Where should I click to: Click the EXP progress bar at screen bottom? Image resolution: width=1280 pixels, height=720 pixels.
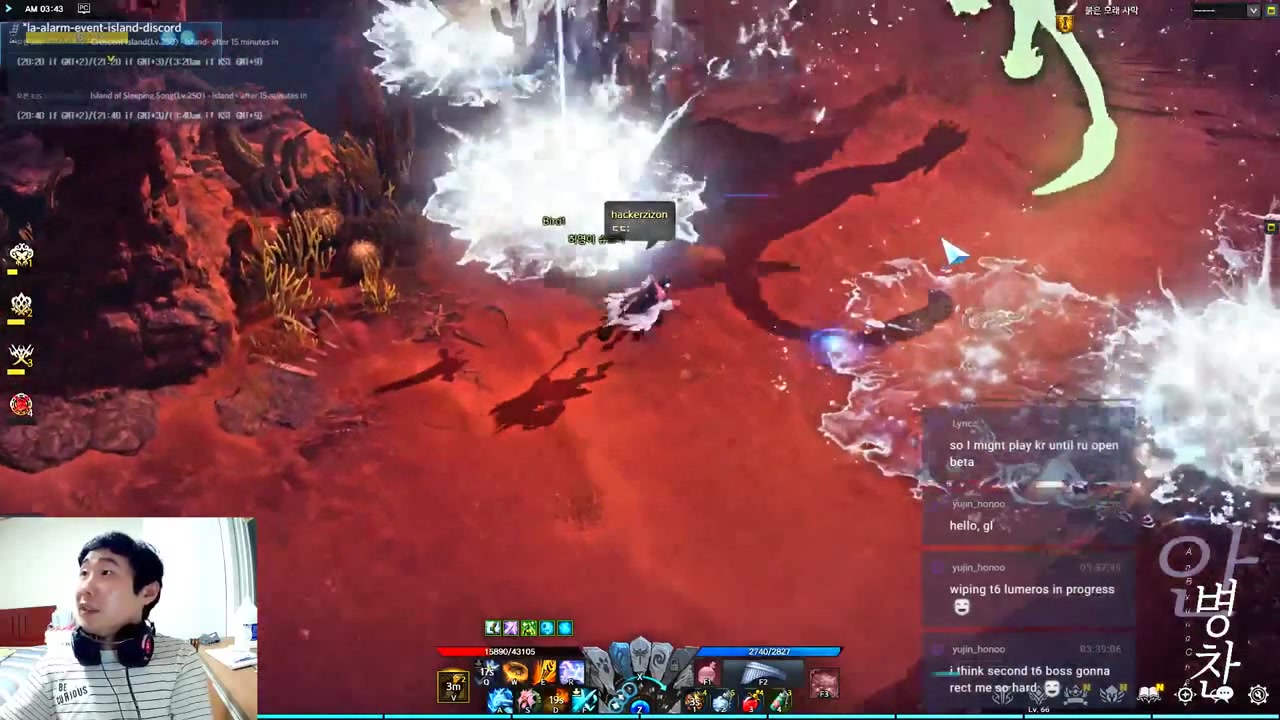tap(640, 714)
